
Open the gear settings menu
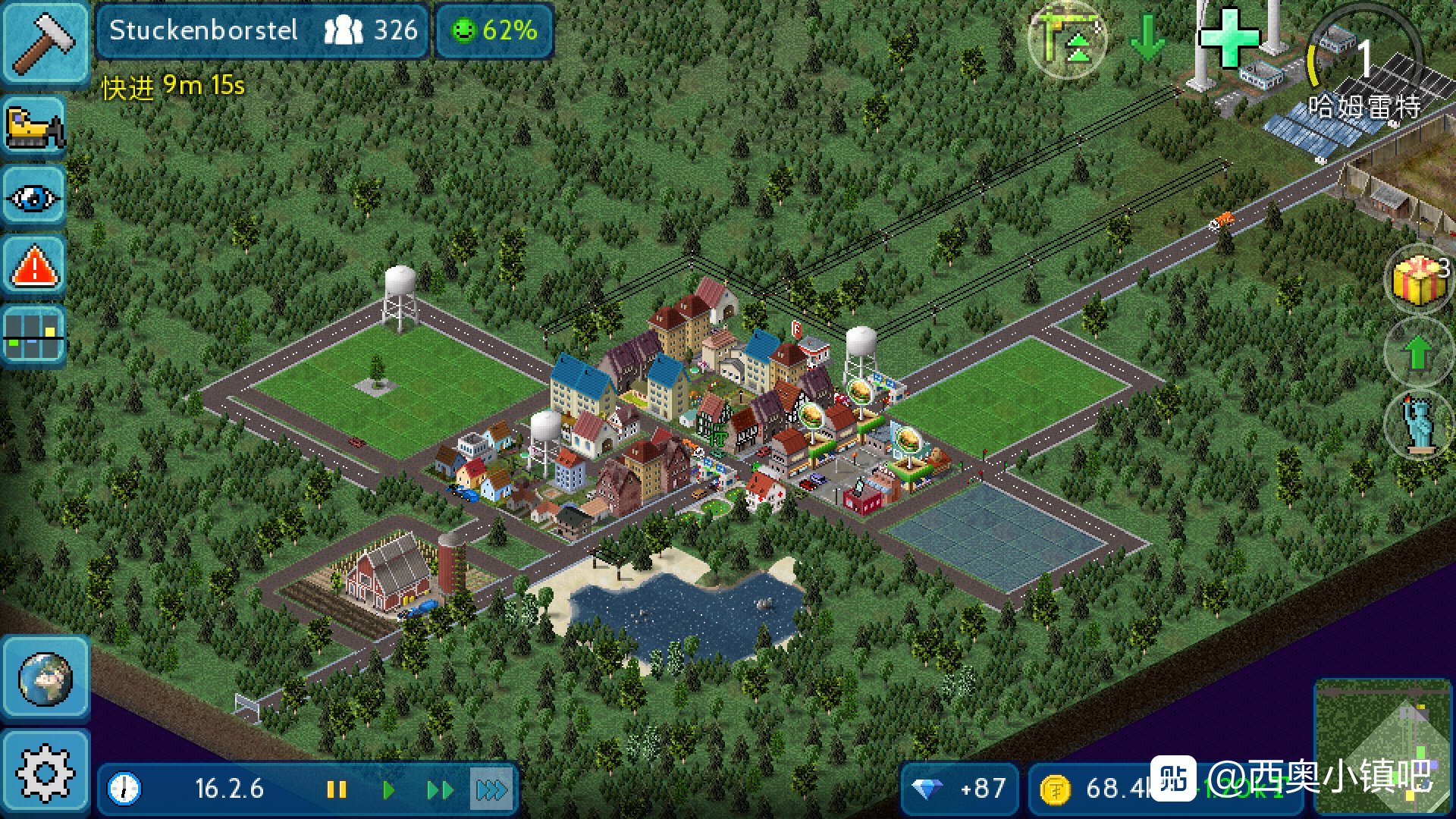(x=45, y=773)
